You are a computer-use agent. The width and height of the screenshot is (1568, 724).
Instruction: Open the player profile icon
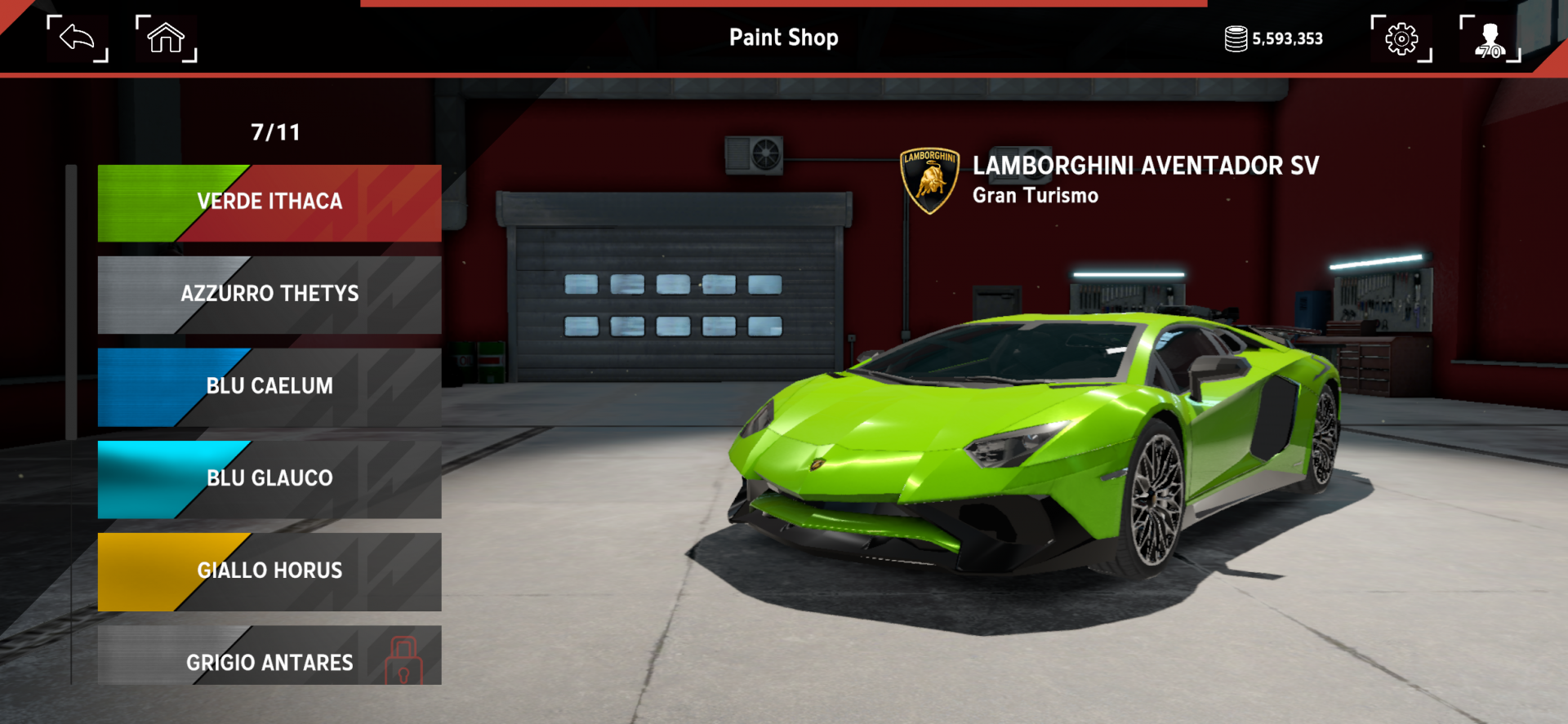pos(1490,38)
